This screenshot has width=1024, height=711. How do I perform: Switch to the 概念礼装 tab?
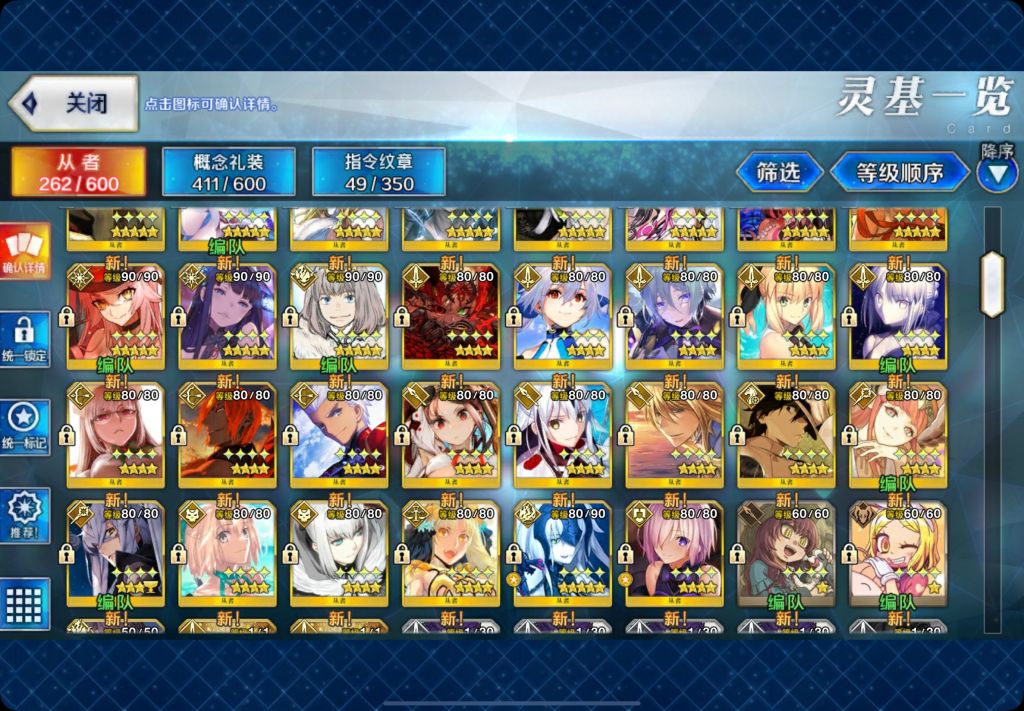pyautogui.click(x=228, y=172)
